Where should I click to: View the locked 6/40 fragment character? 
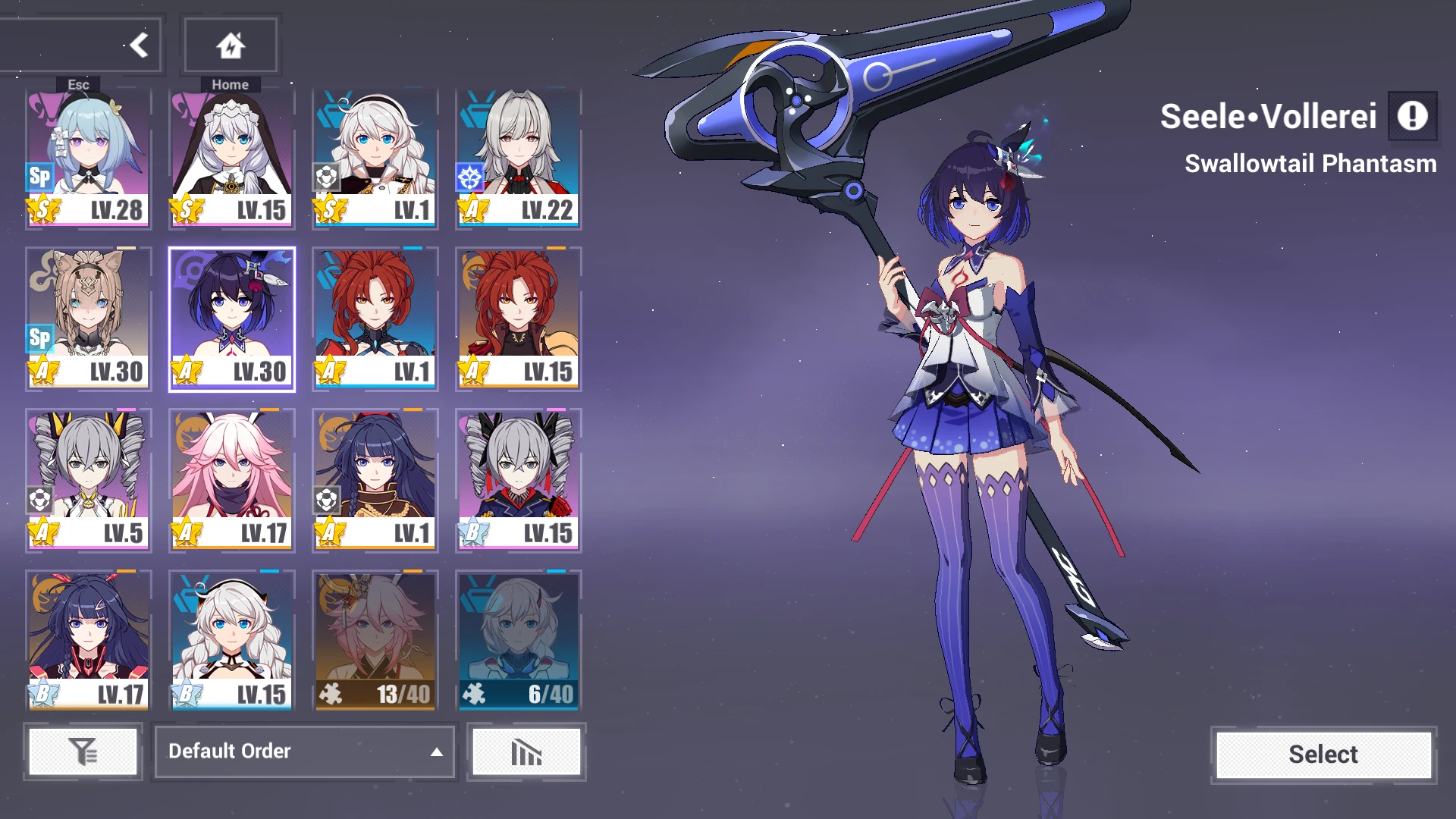click(517, 641)
